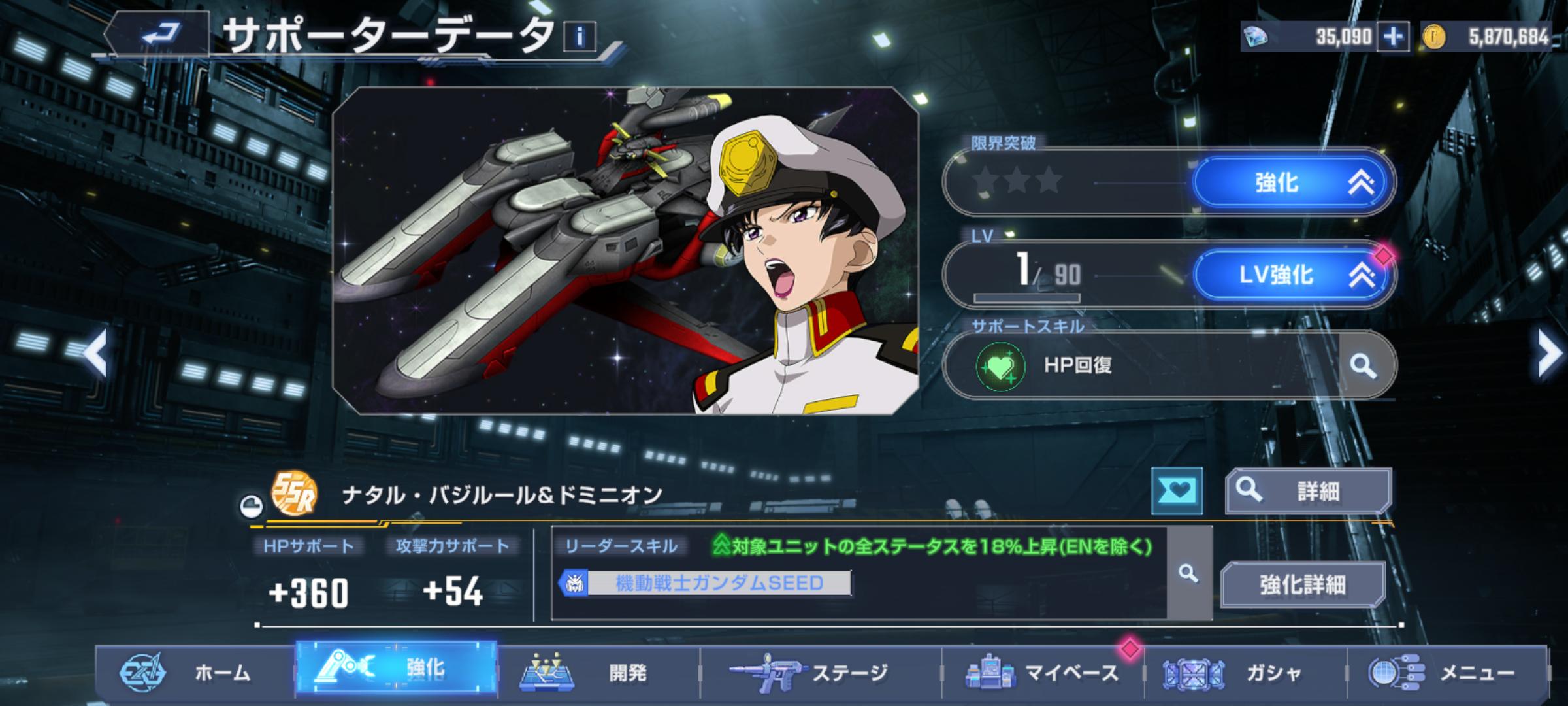The width and height of the screenshot is (1568, 706).
Task: Inspect the HP回復 support skill magnifier
Action: (x=1364, y=365)
